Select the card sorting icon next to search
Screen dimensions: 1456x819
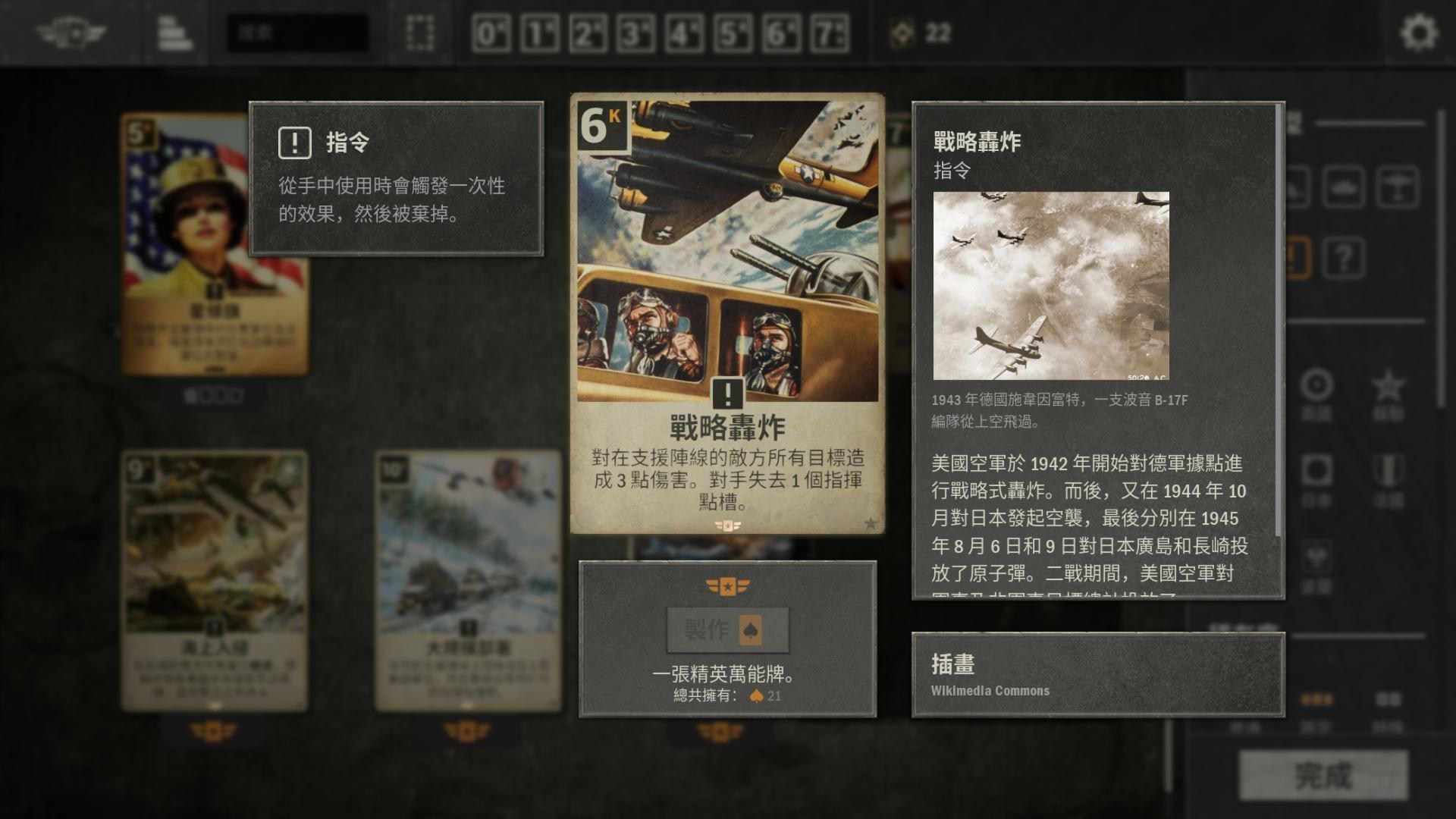(x=173, y=32)
